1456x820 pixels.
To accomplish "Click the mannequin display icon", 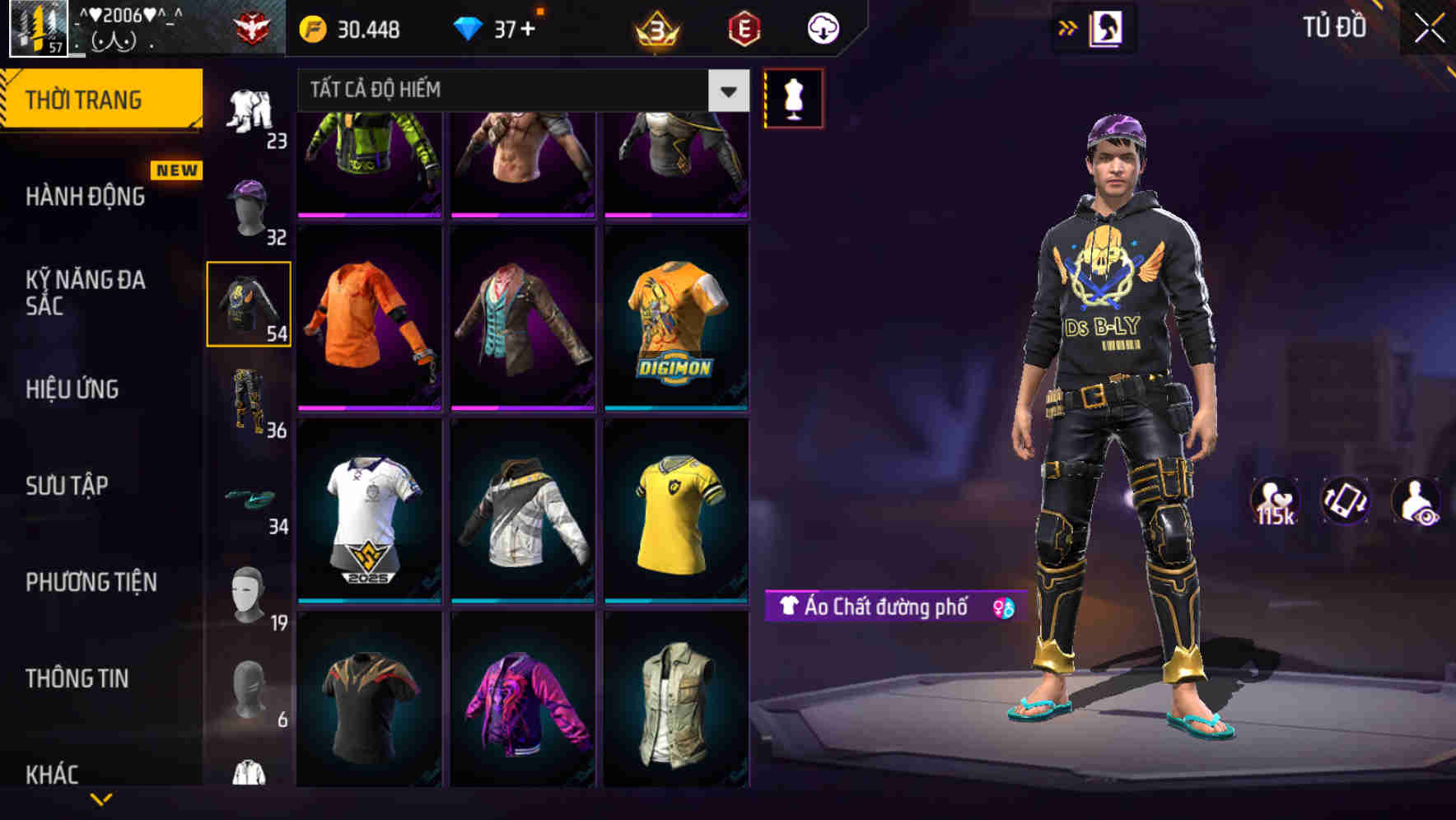I will pos(793,97).
